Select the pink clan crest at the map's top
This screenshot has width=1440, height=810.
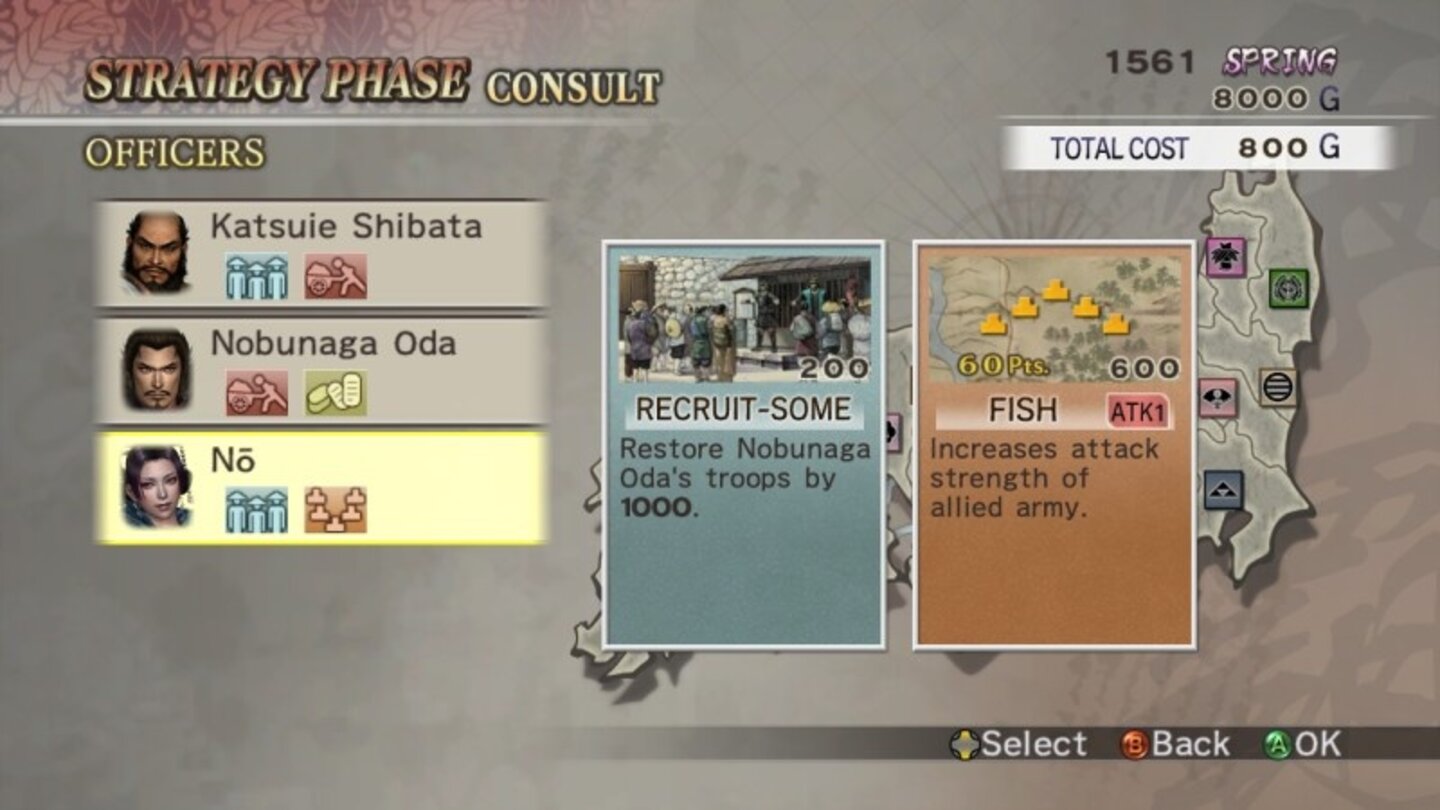1225,256
